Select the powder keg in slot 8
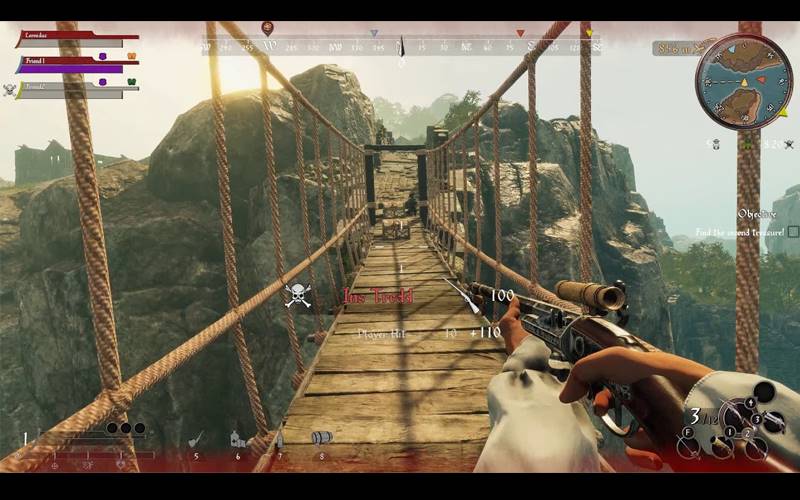The width and height of the screenshot is (800, 500). coord(321,438)
